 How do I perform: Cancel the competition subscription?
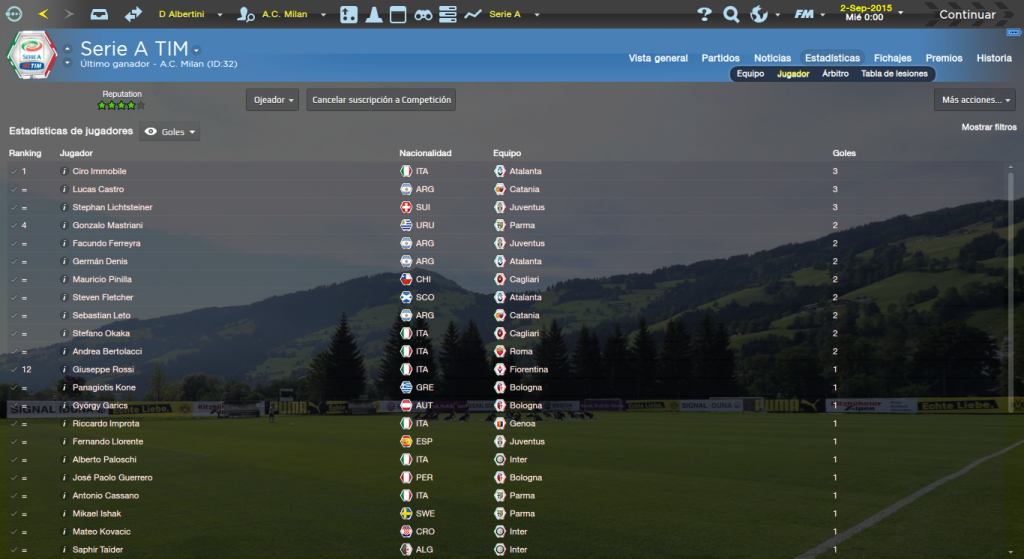click(x=382, y=100)
